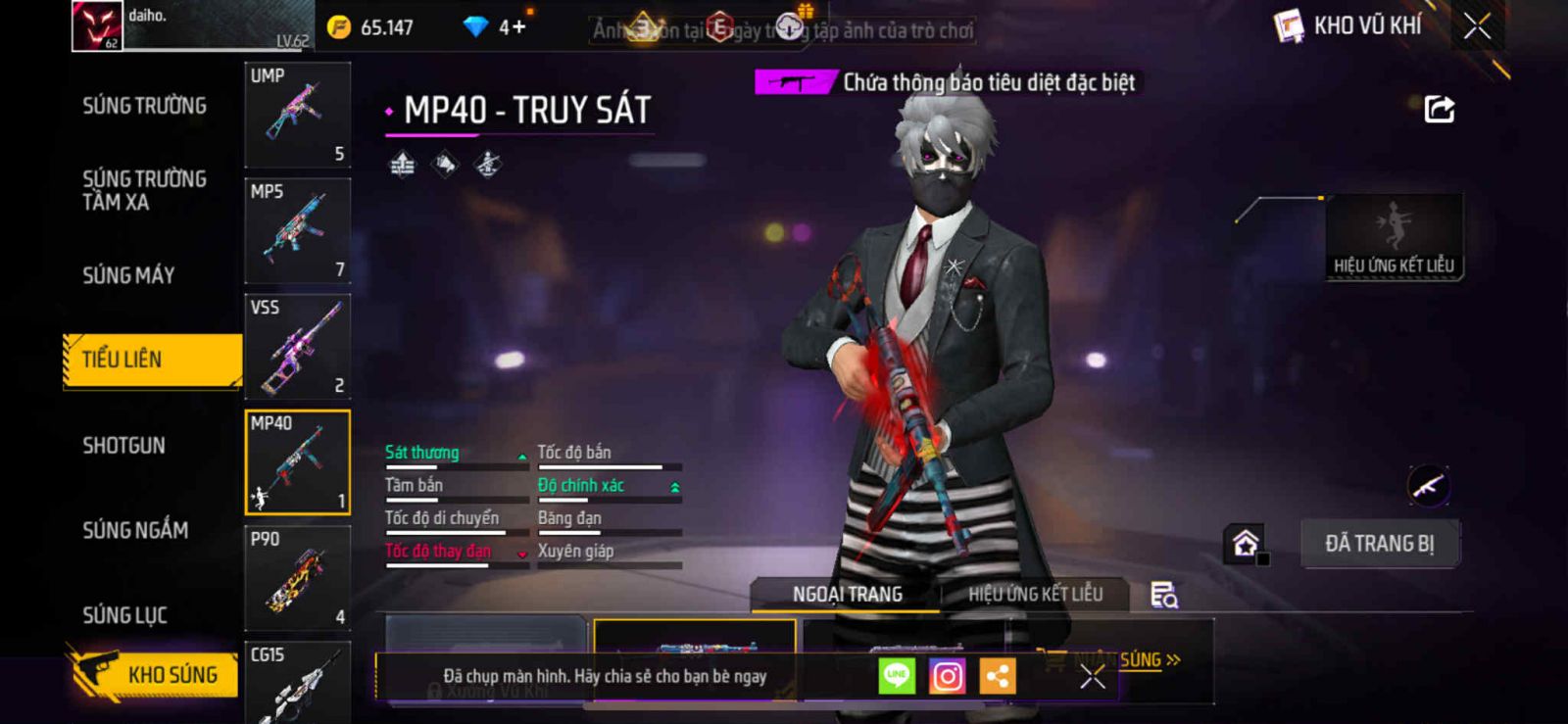Open the Kho Súng button
Viewport: 1568px width, 724px height.
click(155, 674)
